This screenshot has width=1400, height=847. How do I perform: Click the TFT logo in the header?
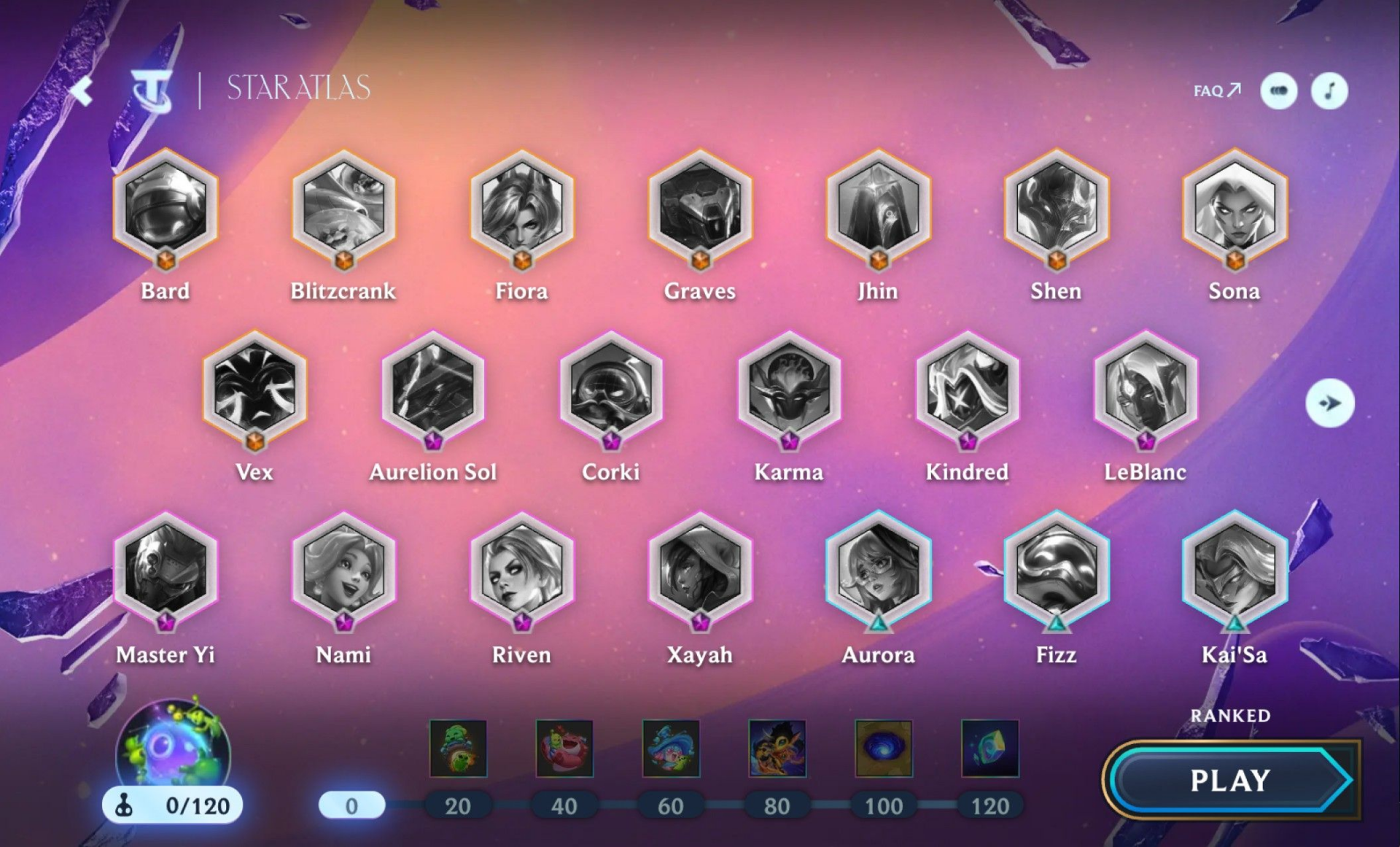coord(152,90)
